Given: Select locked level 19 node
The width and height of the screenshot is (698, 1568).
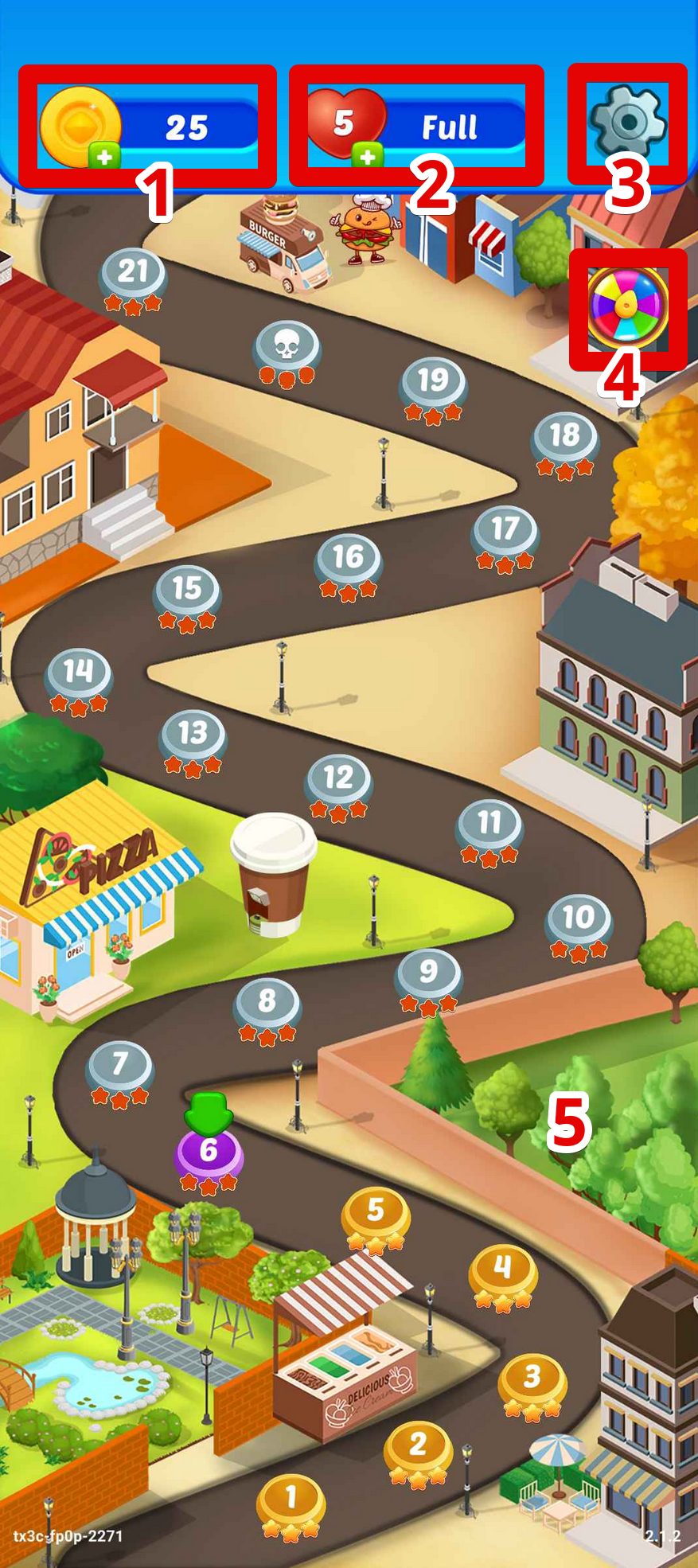Looking at the screenshot, I should pyautogui.click(x=433, y=380).
